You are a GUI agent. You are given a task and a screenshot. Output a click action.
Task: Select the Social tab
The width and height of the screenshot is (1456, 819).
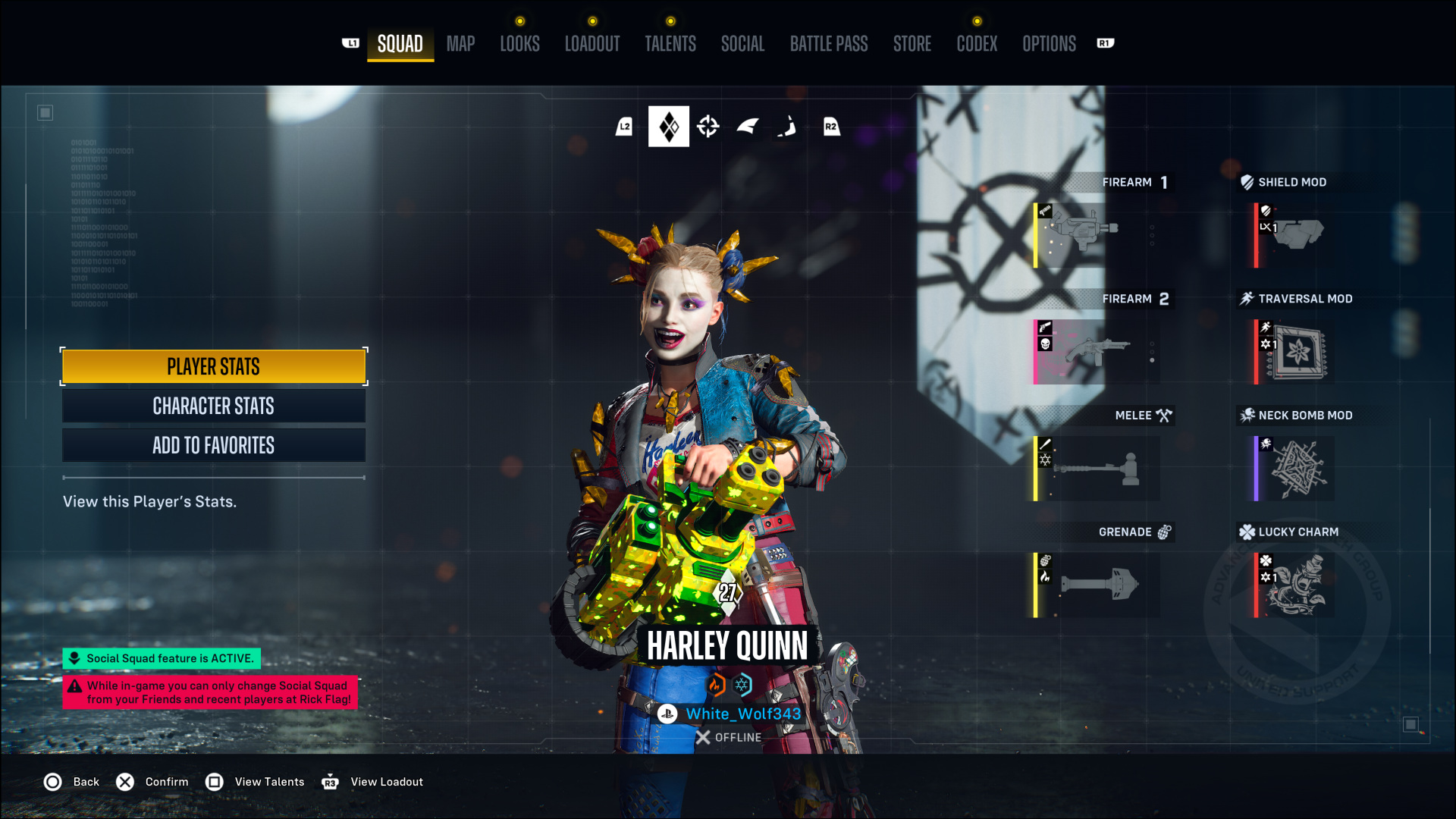point(742,44)
